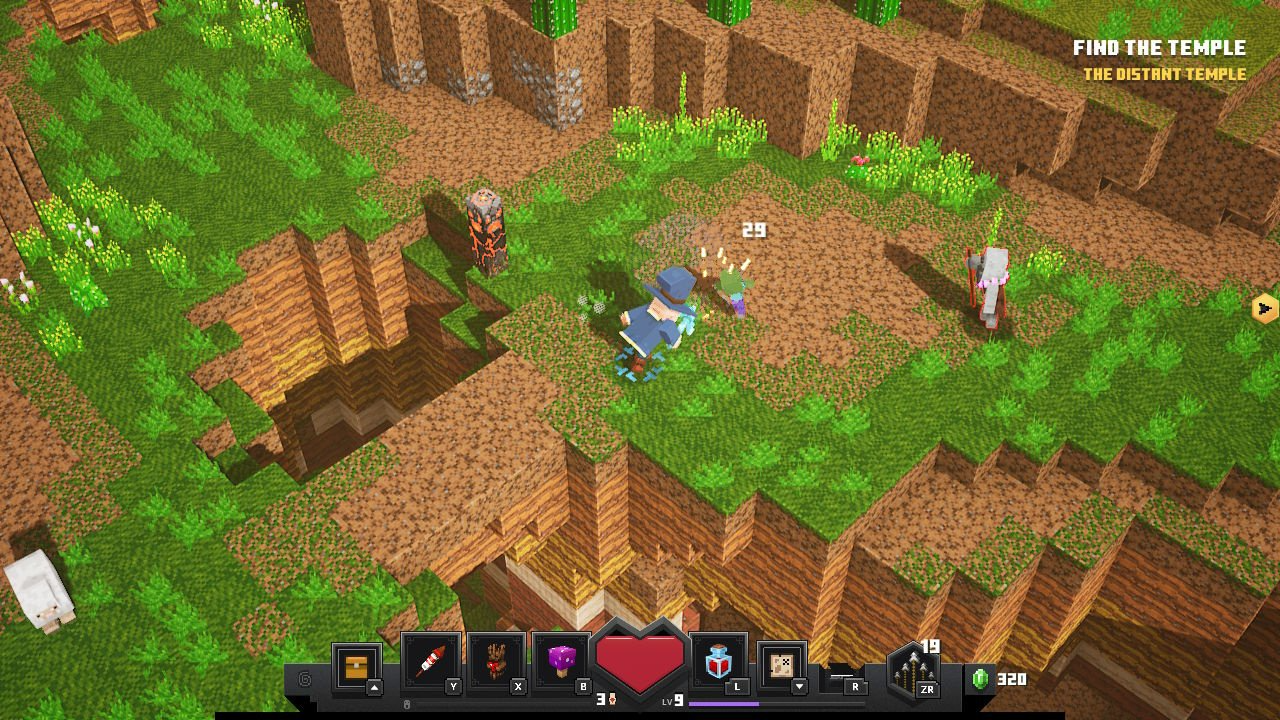
Task: Select the arrow quiver icon
Action: tap(912, 668)
